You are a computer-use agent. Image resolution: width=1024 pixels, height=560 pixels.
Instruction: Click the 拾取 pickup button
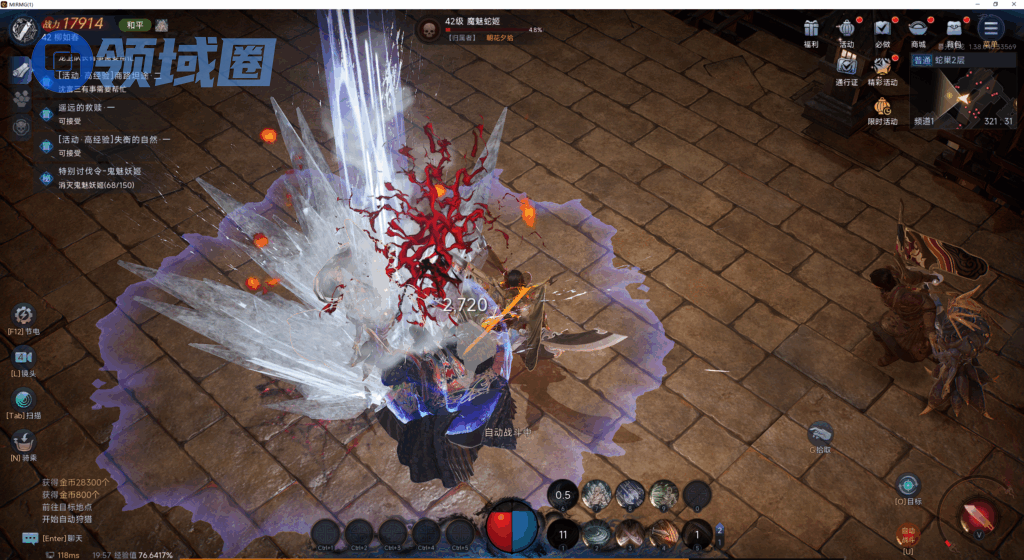(820, 433)
